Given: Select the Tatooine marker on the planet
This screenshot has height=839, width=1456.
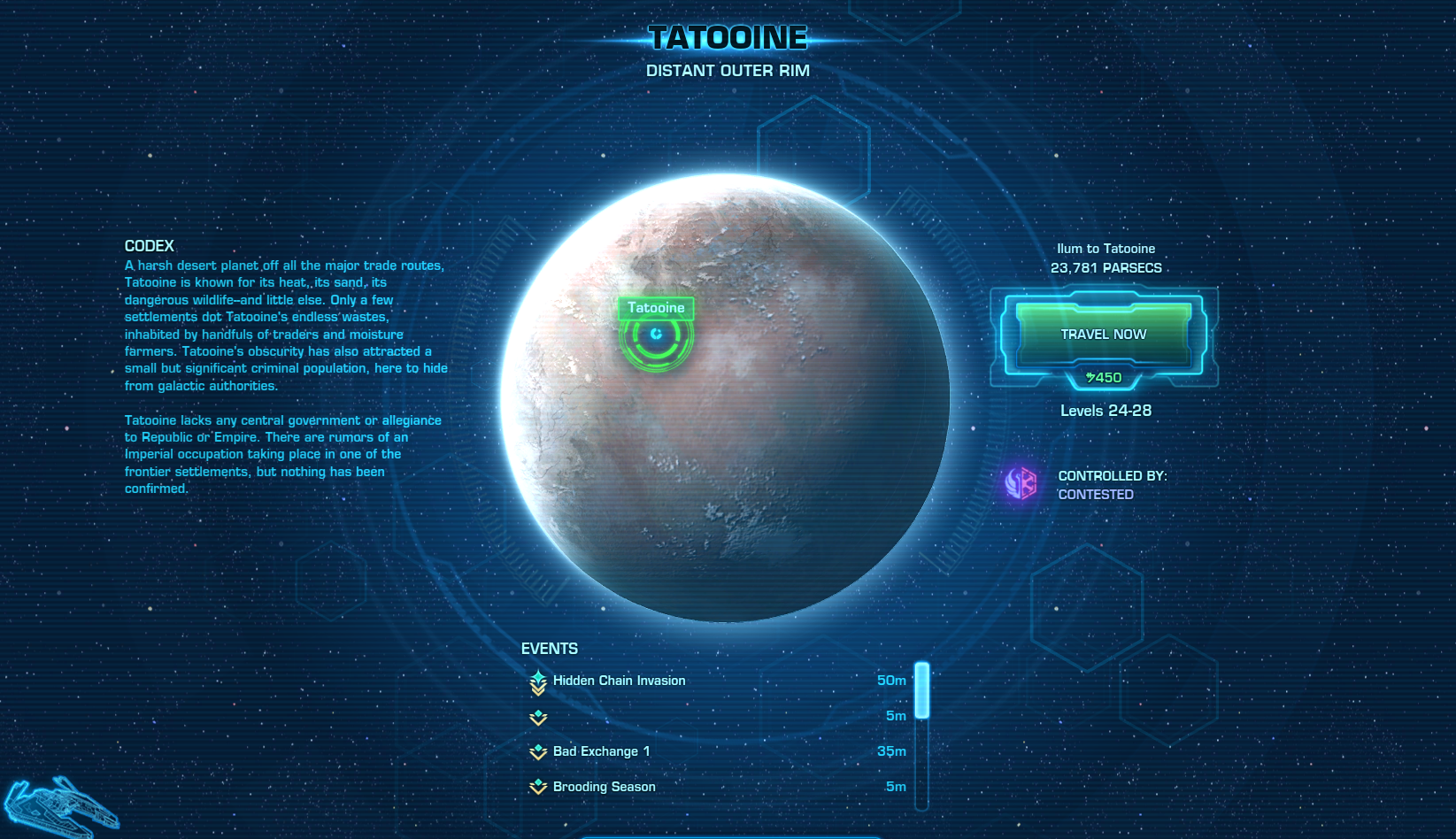Looking at the screenshot, I should [x=656, y=334].
